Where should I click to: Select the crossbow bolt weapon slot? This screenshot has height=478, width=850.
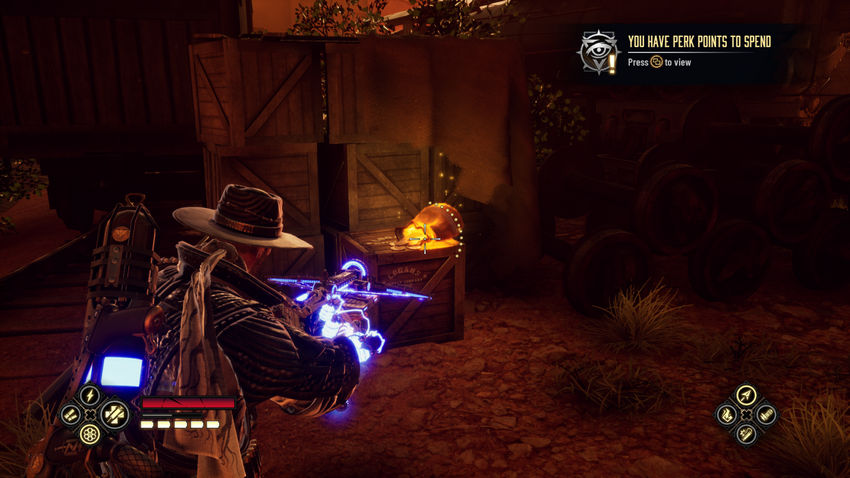(x=746, y=395)
